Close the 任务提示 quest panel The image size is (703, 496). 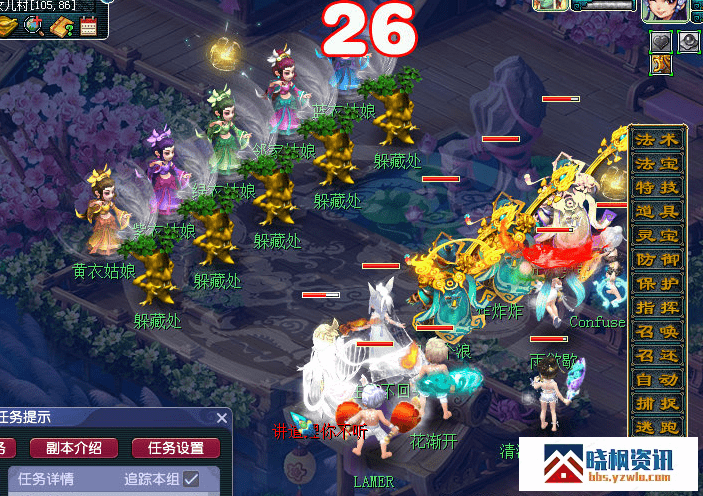(x=222, y=417)
